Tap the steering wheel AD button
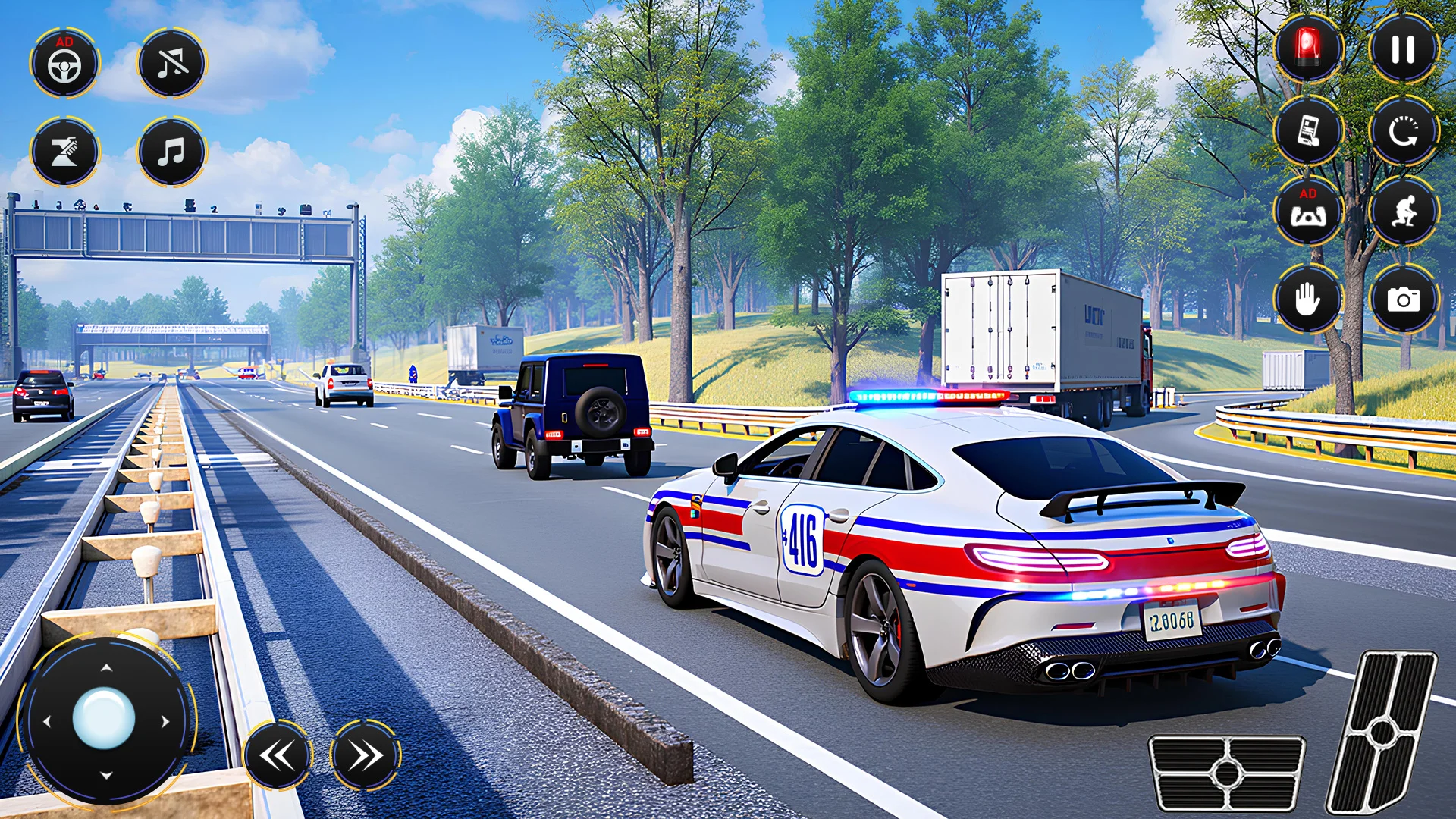This screenshot has width=1456, height=819. tap(64, 64)
